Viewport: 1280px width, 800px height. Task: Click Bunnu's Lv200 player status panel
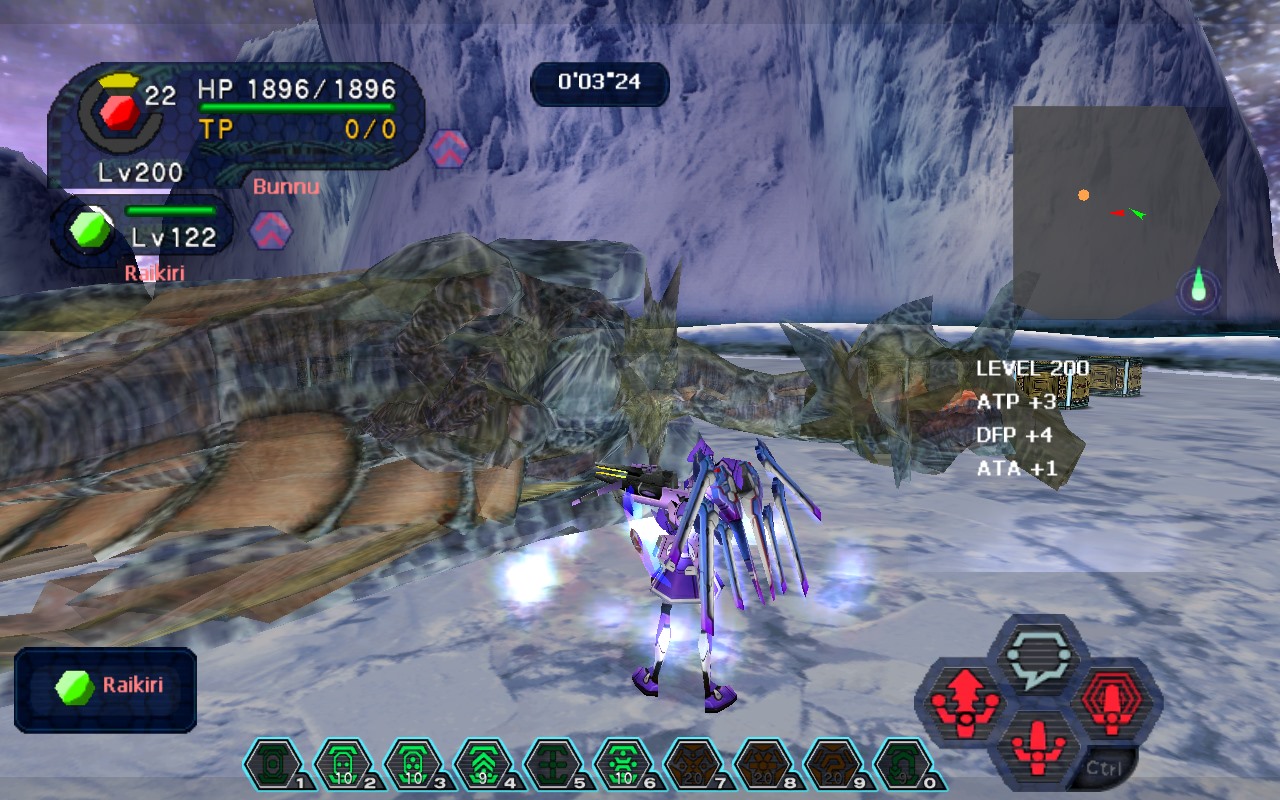[235, 127]
